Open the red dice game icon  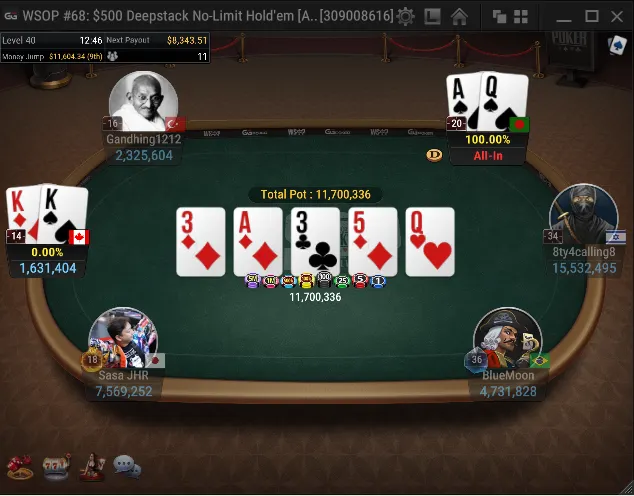19,465
